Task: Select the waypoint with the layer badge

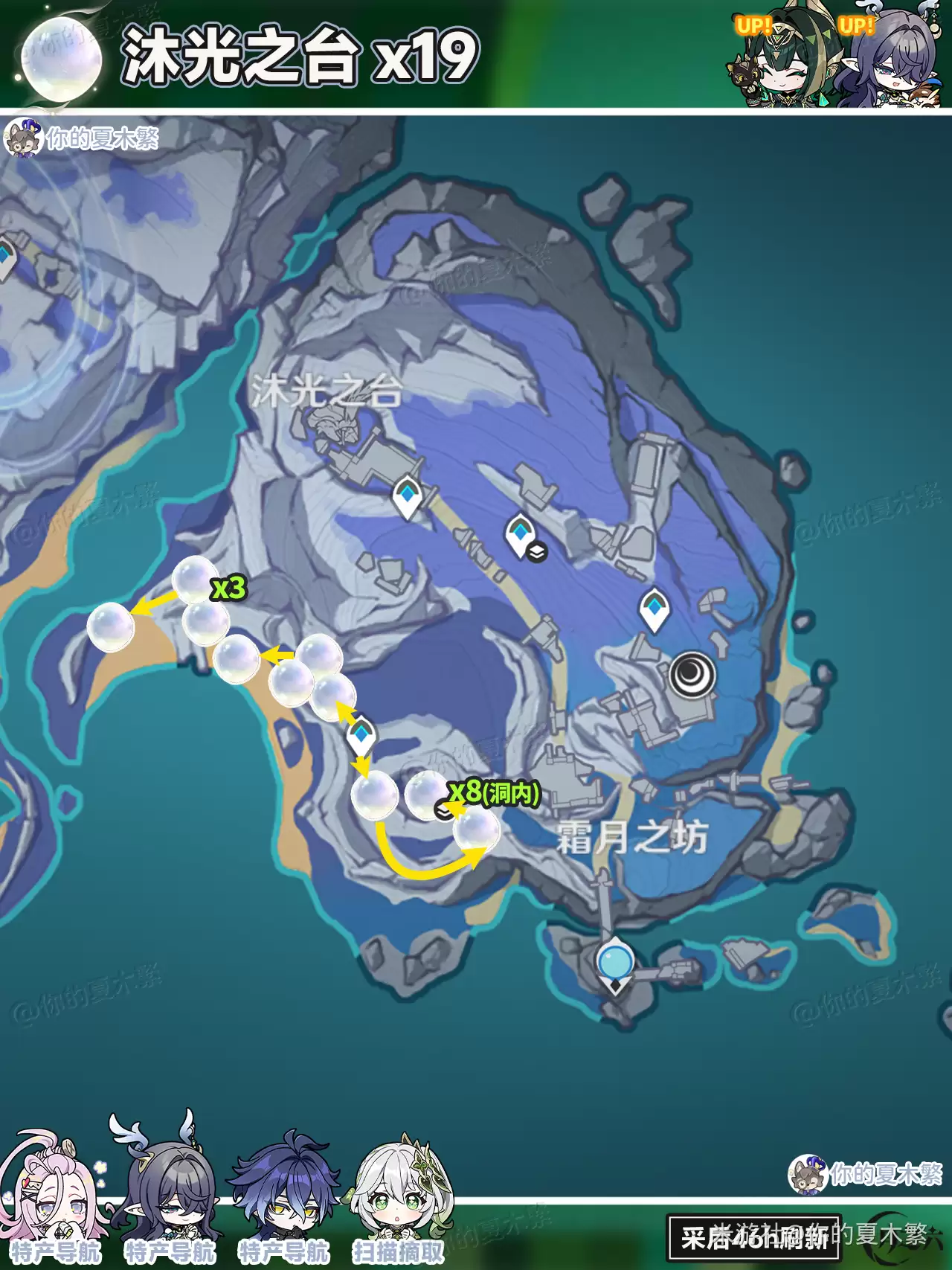Action: click(519, 533)
